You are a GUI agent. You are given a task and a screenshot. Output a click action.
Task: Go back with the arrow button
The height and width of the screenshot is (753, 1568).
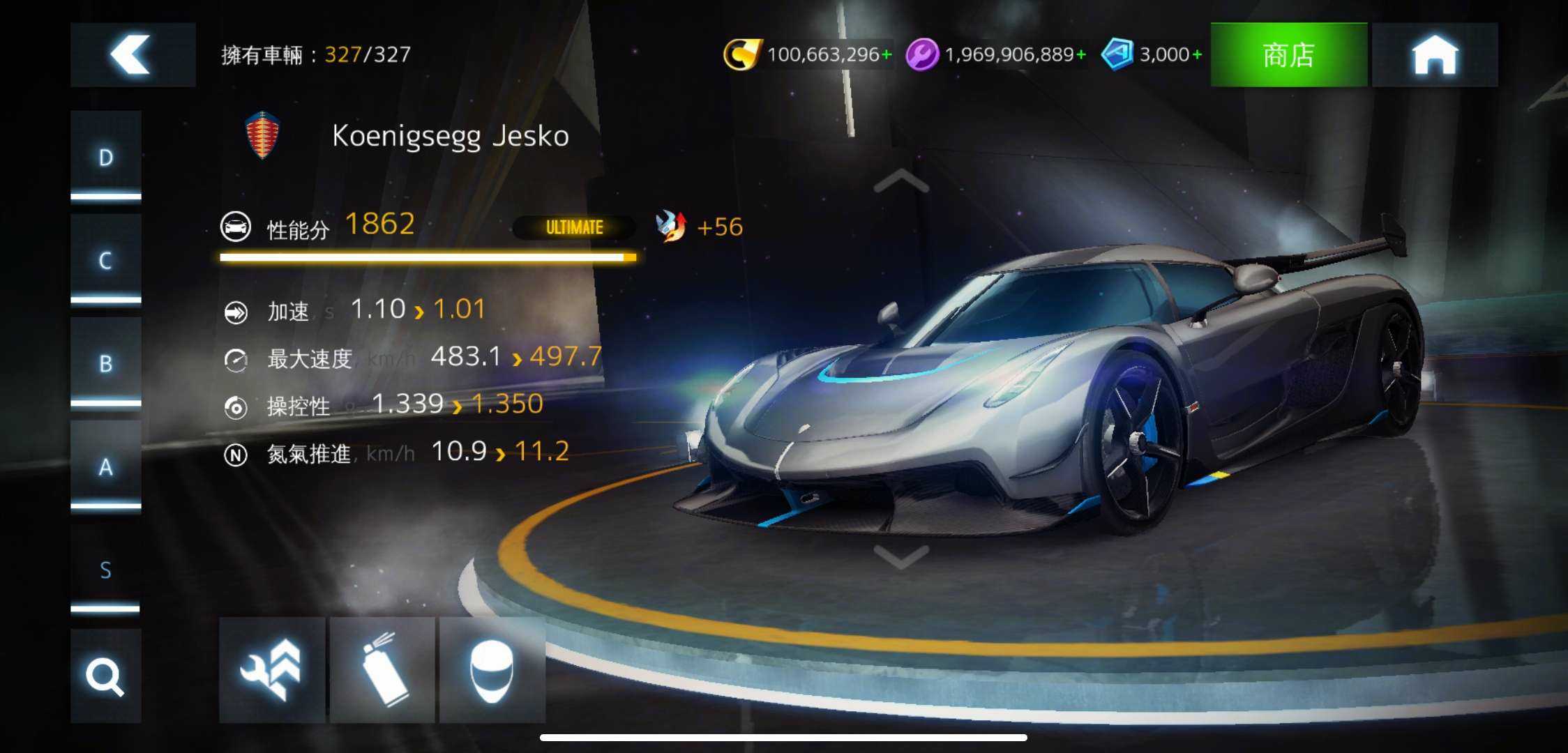(x=133, y=54)
